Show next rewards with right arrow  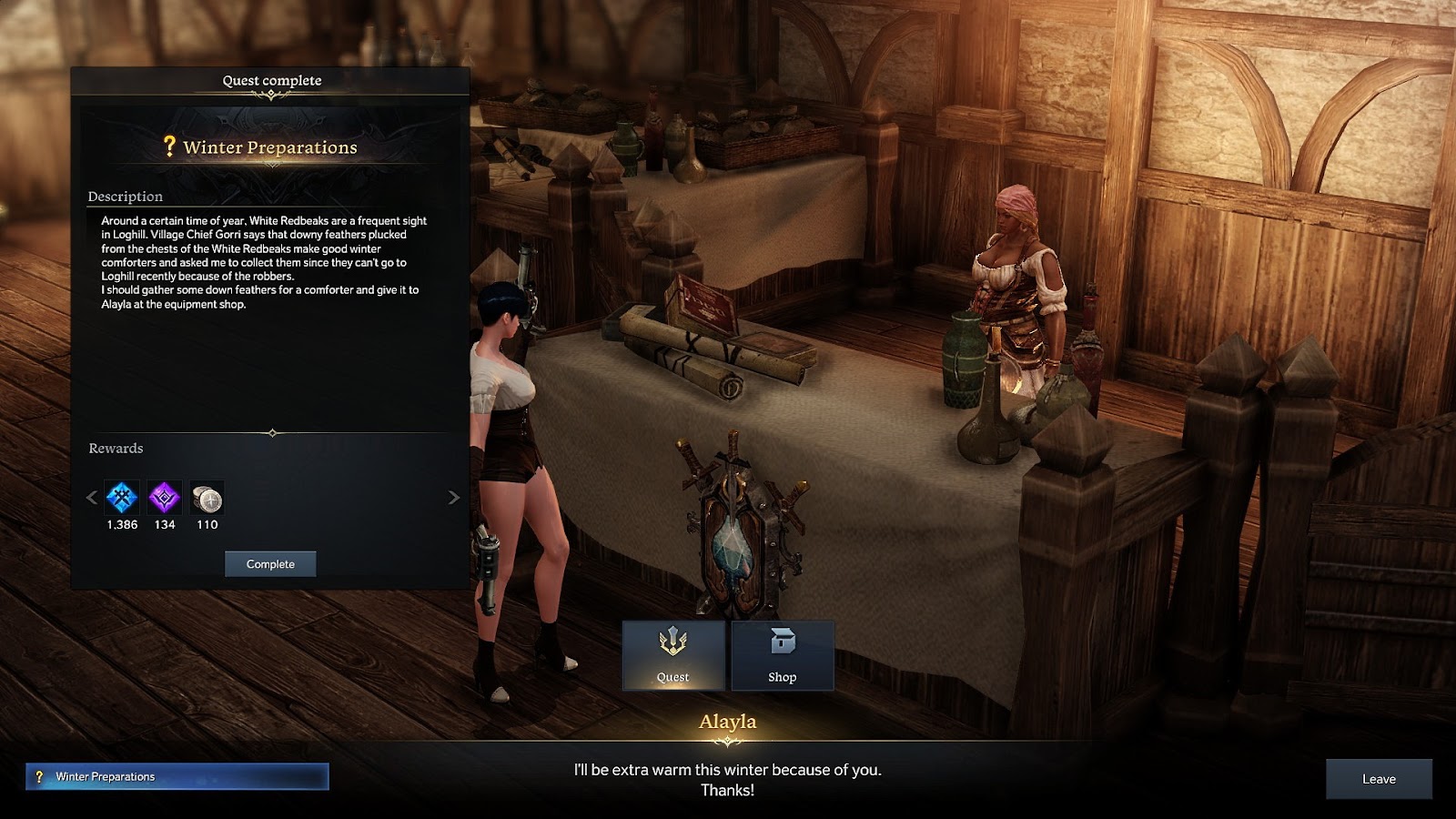[453, 498]
